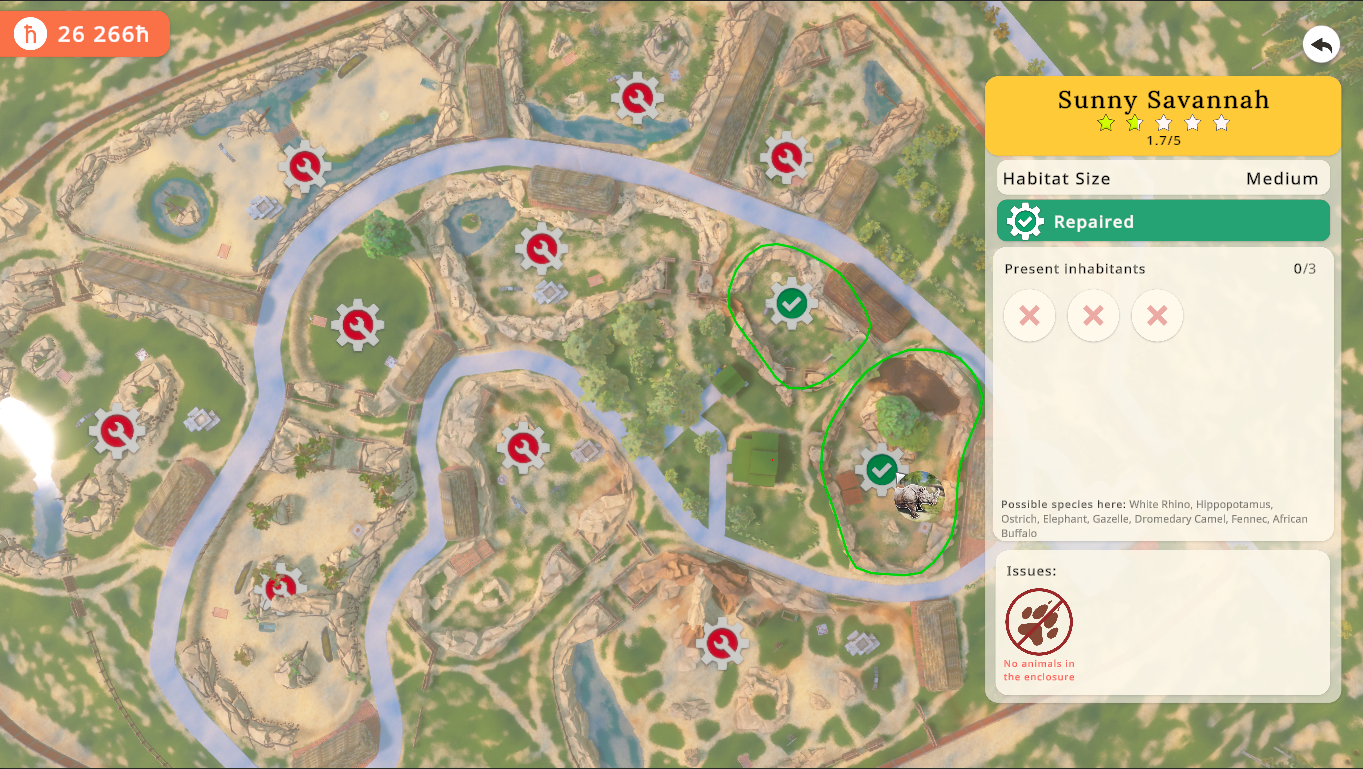Select the repair wrench on the lower-left enclosure
Image resolution: width=1363 pixels, height=769 pixels.
pos(282,589)
